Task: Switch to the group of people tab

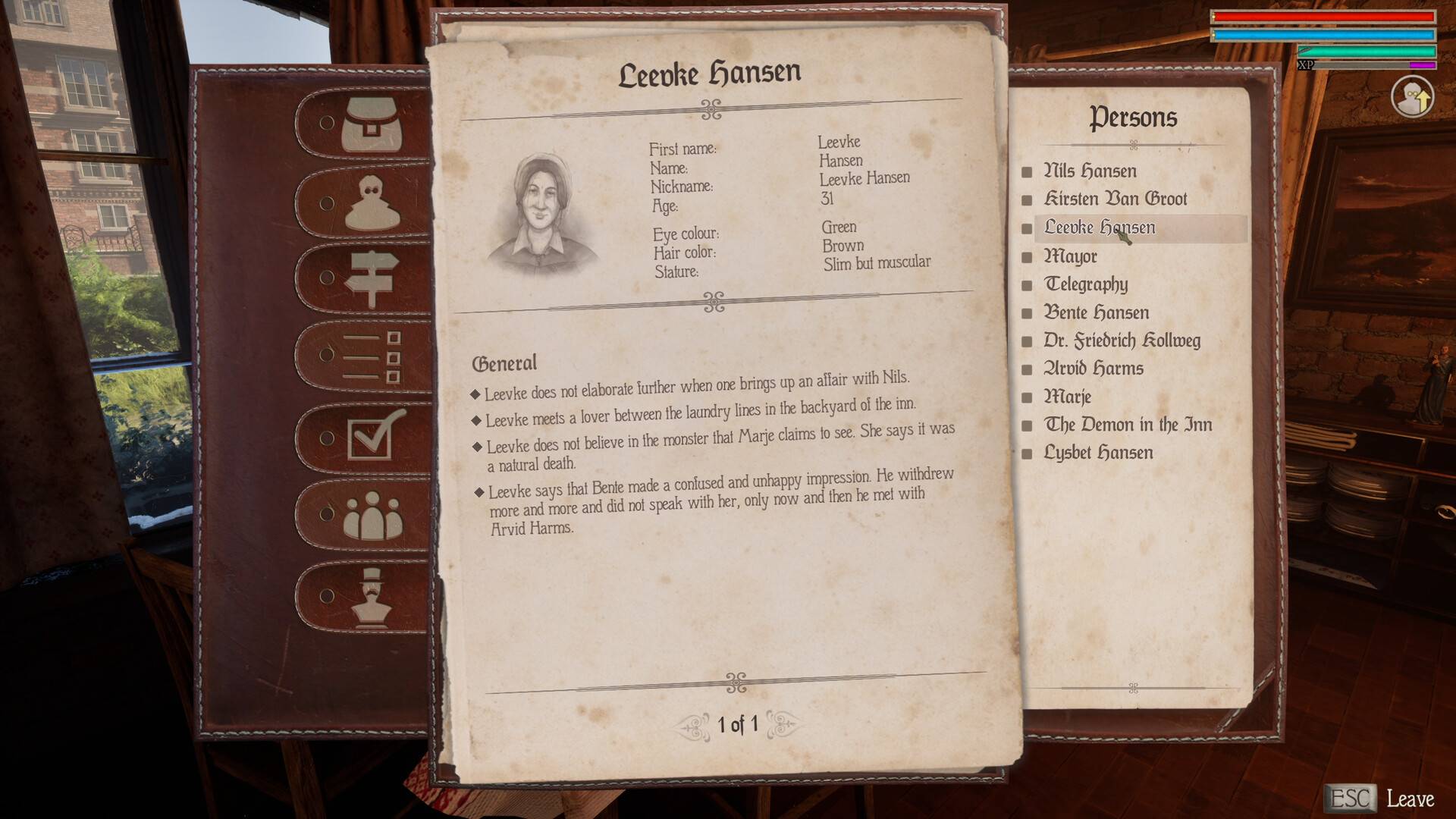Action: click(372, 515)
